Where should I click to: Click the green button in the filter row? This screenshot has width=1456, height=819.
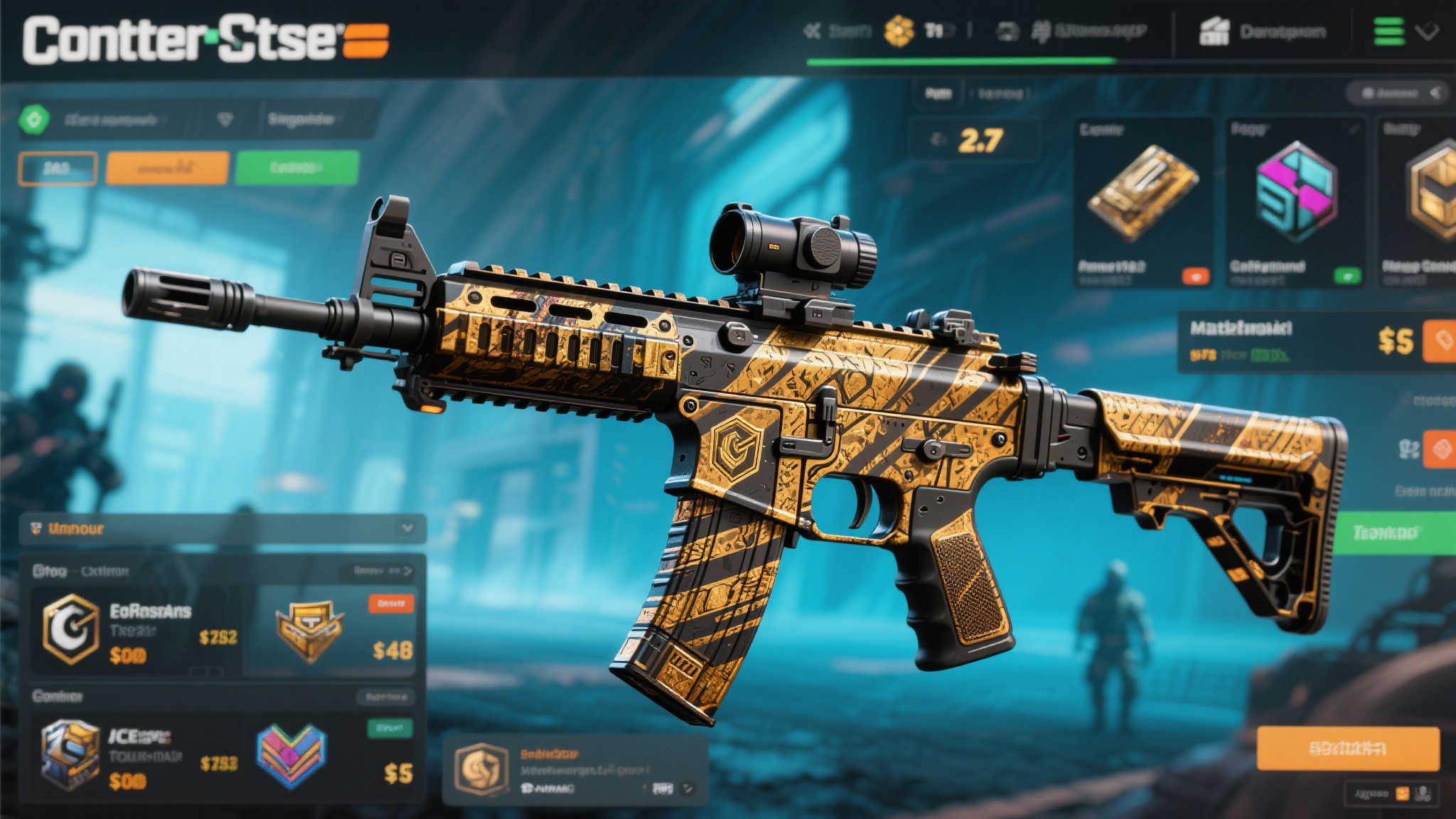(296, 168)
